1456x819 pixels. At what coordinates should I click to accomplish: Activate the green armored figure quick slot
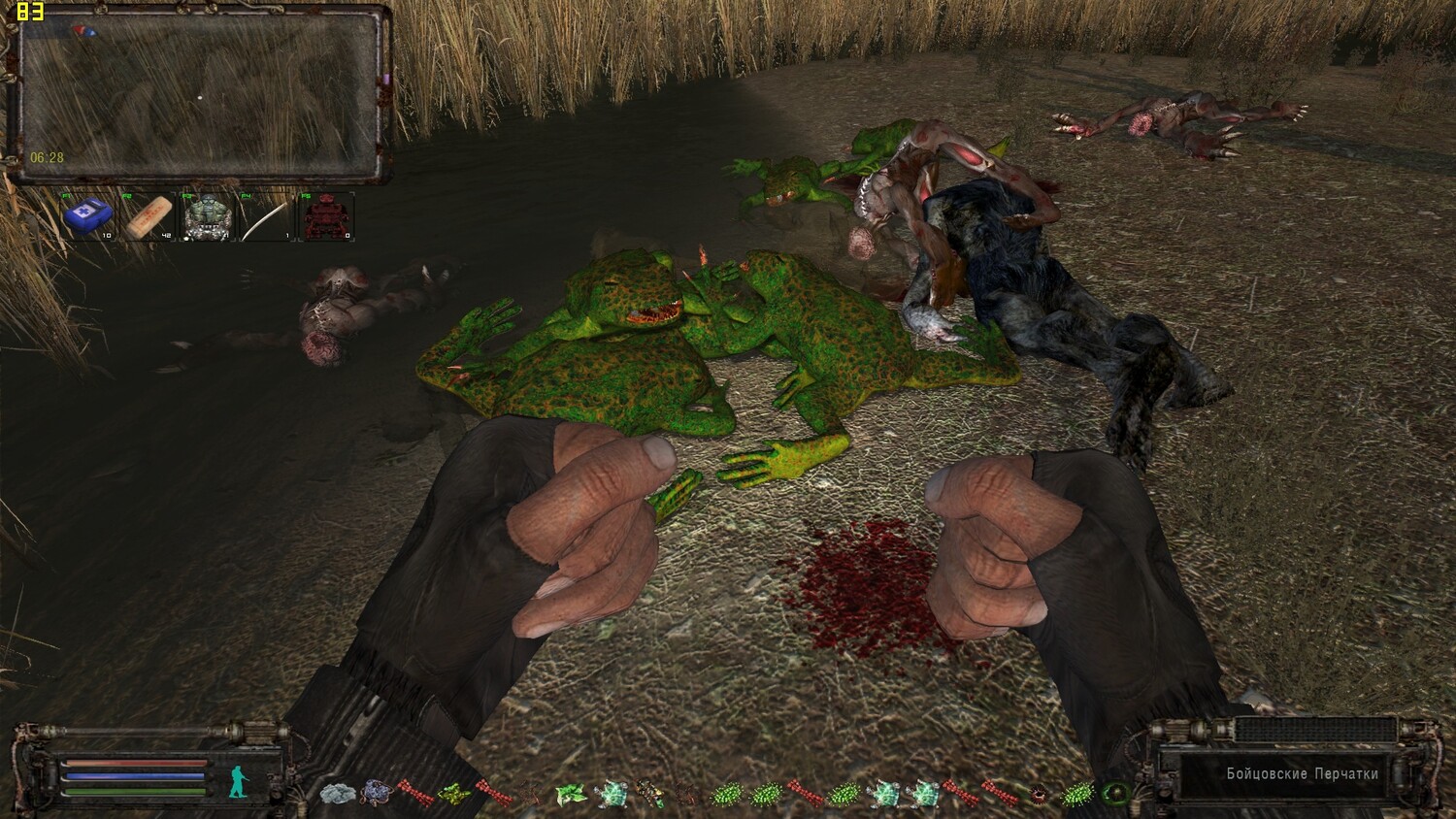coord(207,216)
